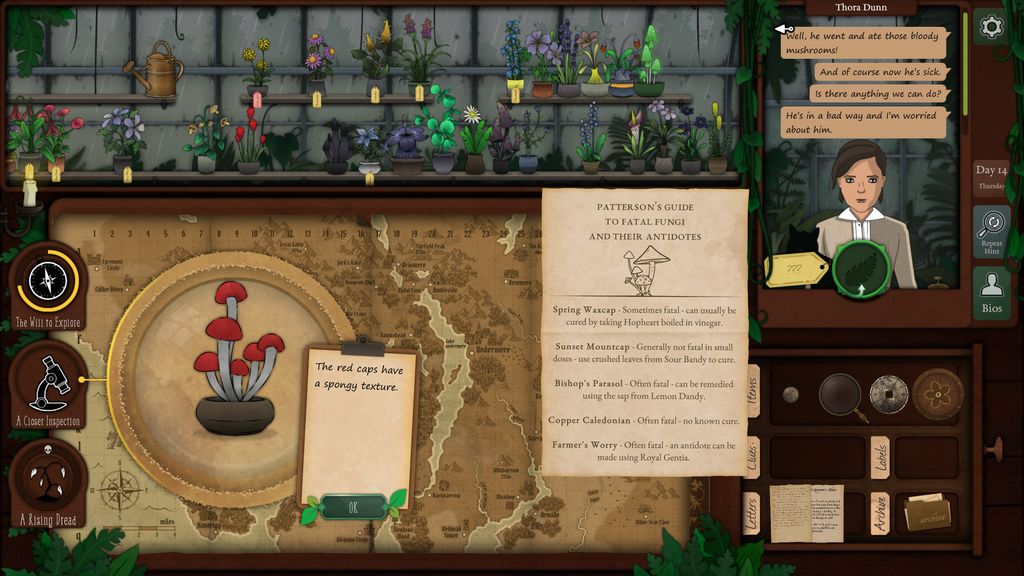Image resolution: width=1024 pixels, height=576 pixels.
Task: Open the archive folder
Action: coord(927,514)
